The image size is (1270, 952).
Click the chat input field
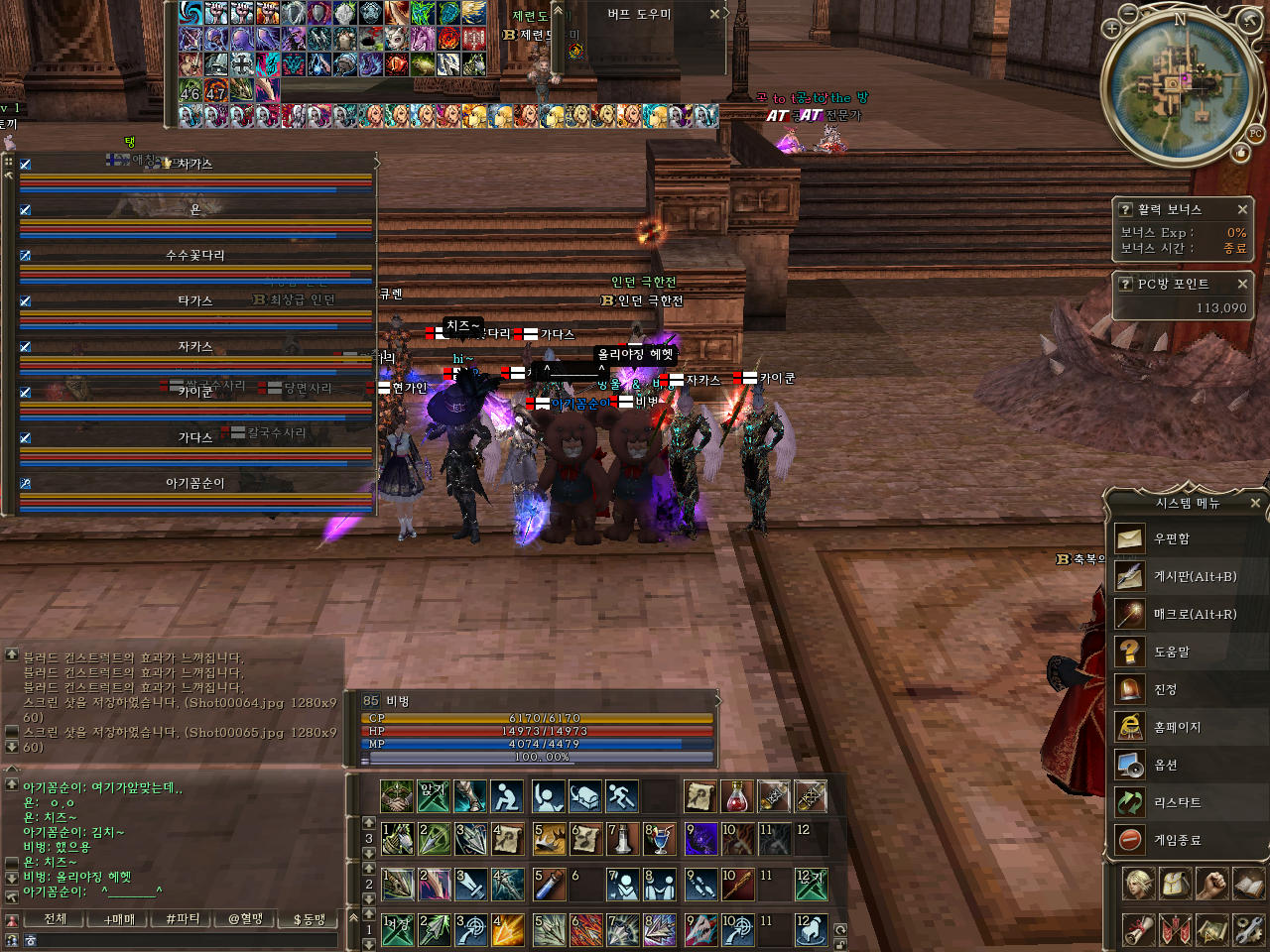[179, 940]
